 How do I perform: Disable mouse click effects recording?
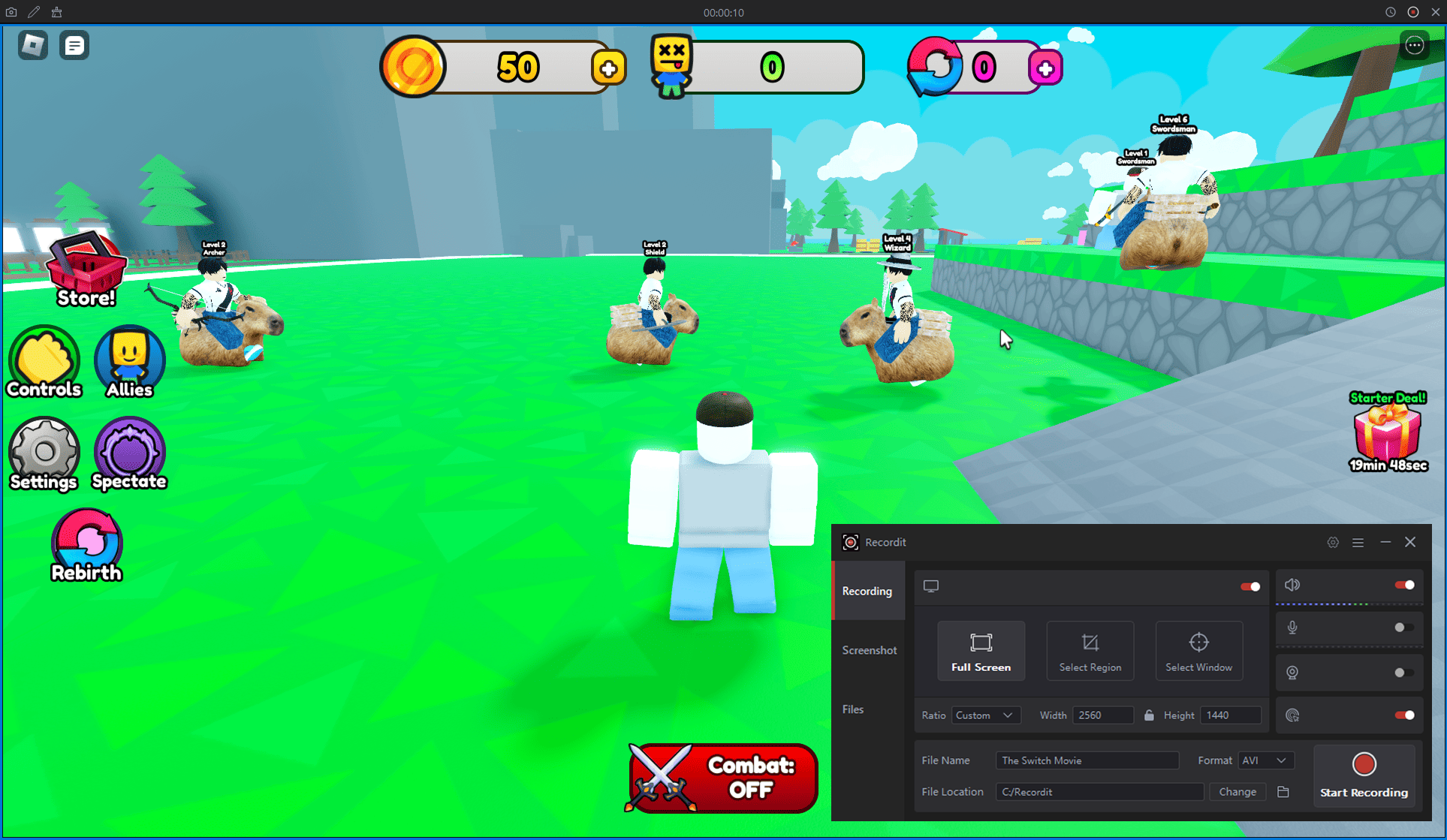point(1403,715)
